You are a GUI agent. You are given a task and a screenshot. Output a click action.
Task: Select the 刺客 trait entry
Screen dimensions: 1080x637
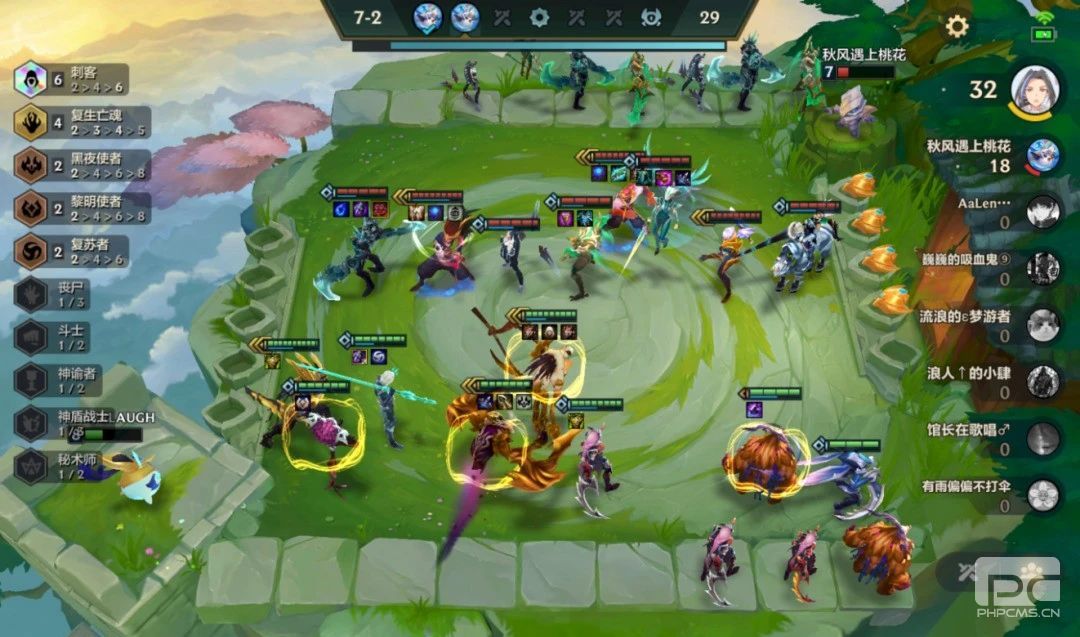(72, 79)
